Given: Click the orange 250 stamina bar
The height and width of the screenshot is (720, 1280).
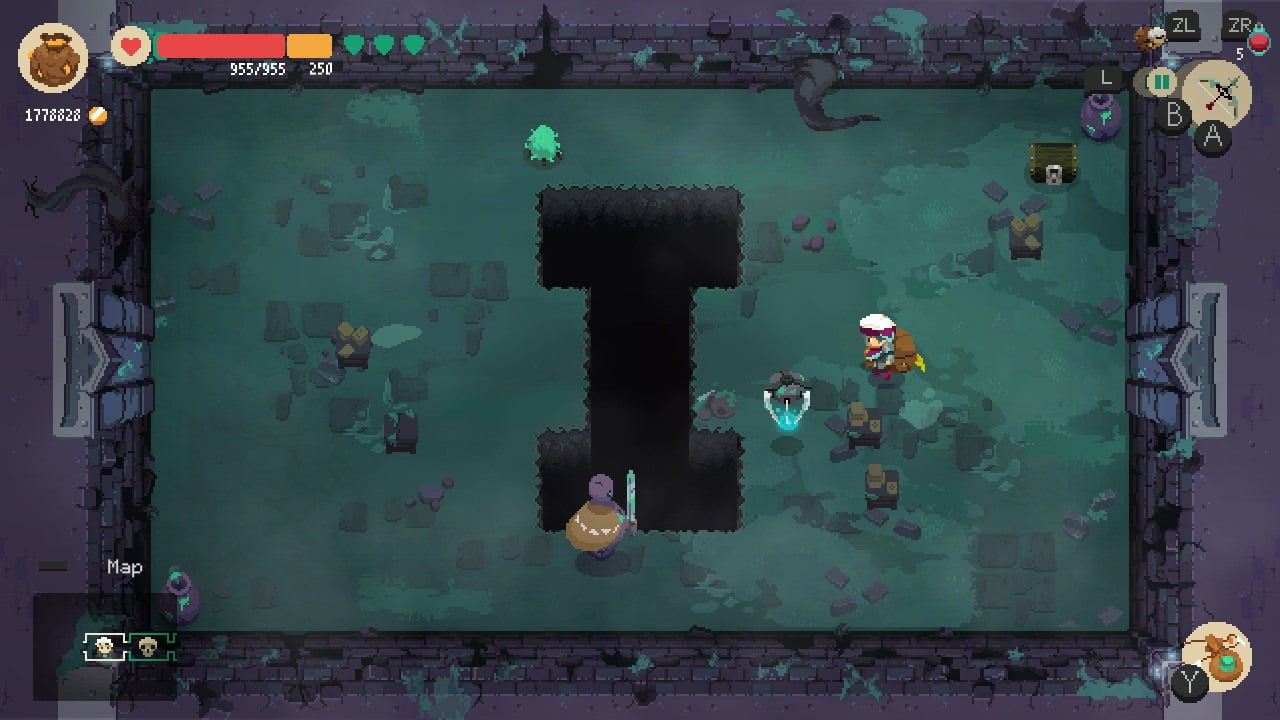Looking at the screenshot, I should (310, 44).
